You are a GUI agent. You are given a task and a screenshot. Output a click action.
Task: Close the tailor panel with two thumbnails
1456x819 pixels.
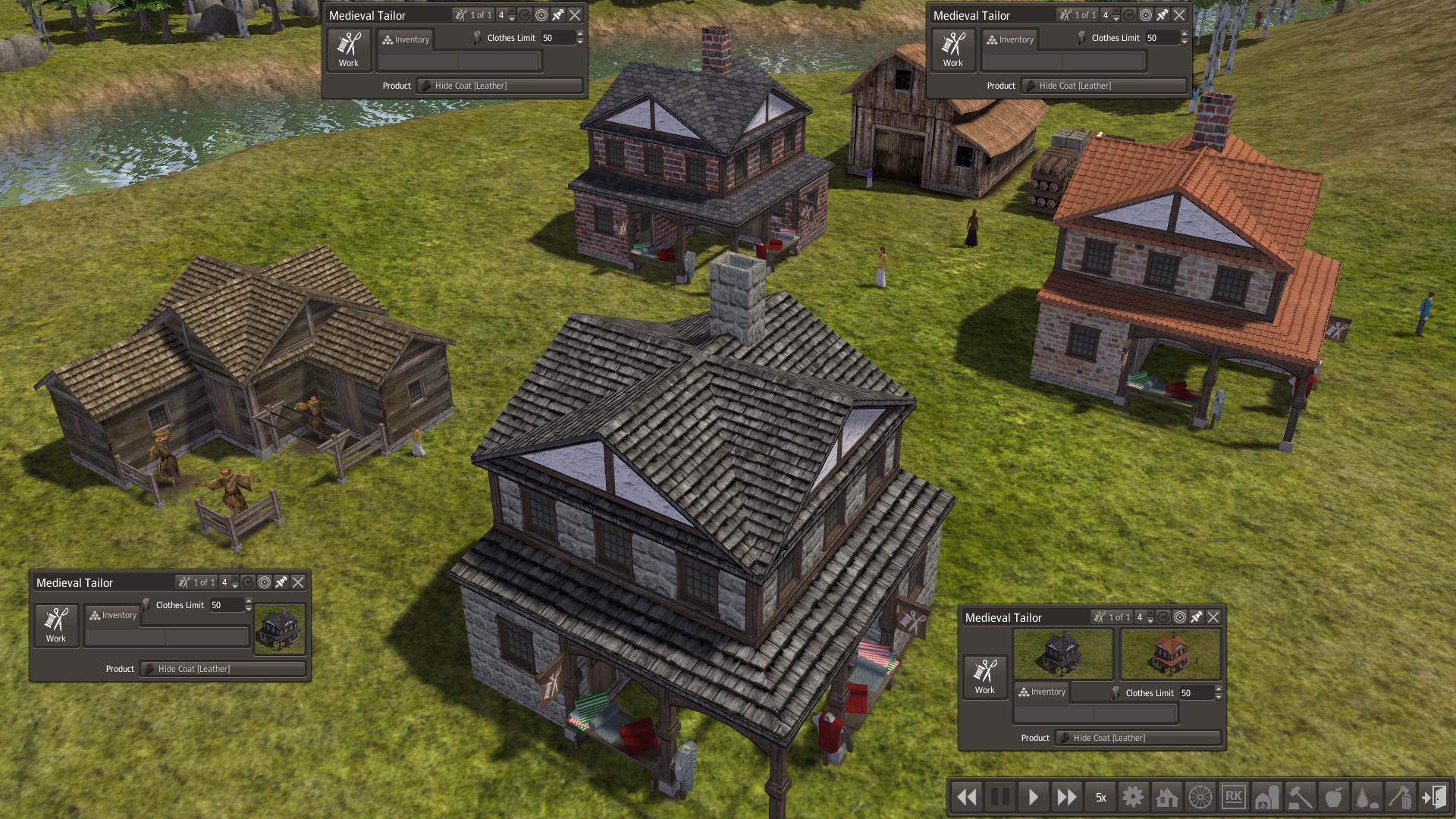(1213, 617)
